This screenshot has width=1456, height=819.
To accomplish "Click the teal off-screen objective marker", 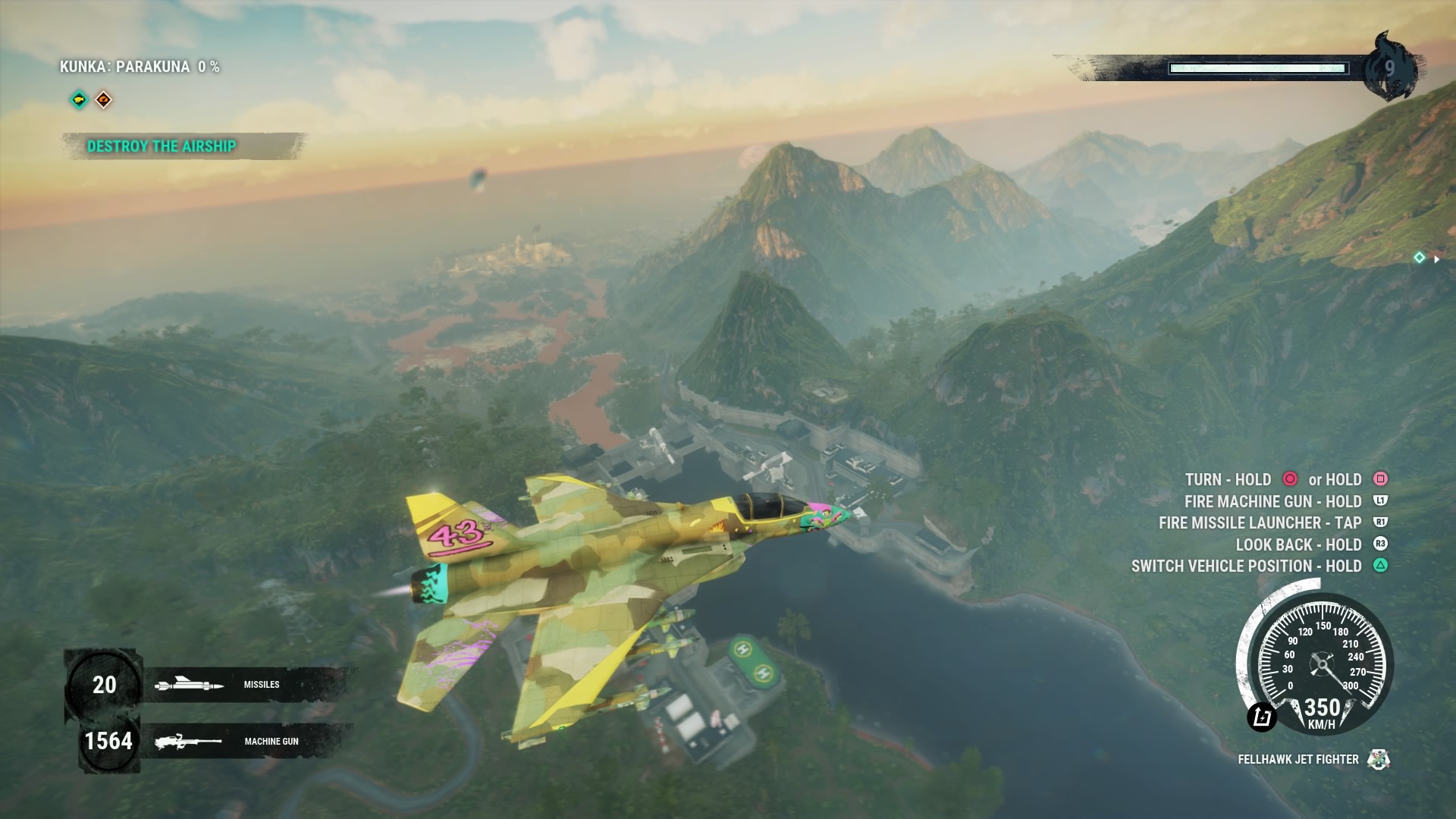I will (x=1419, y=258).
